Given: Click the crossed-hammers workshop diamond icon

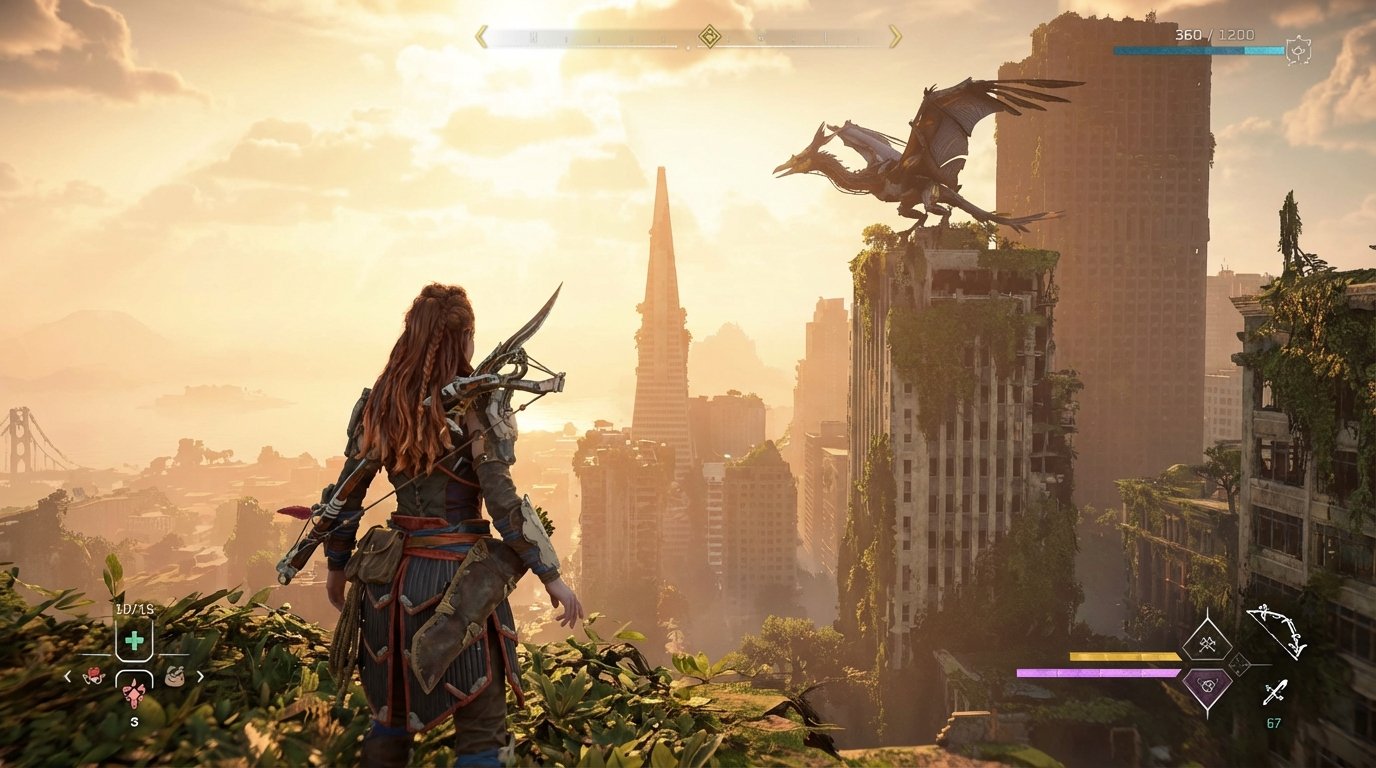Looking at the screenshot, I should pos(1206,645).
